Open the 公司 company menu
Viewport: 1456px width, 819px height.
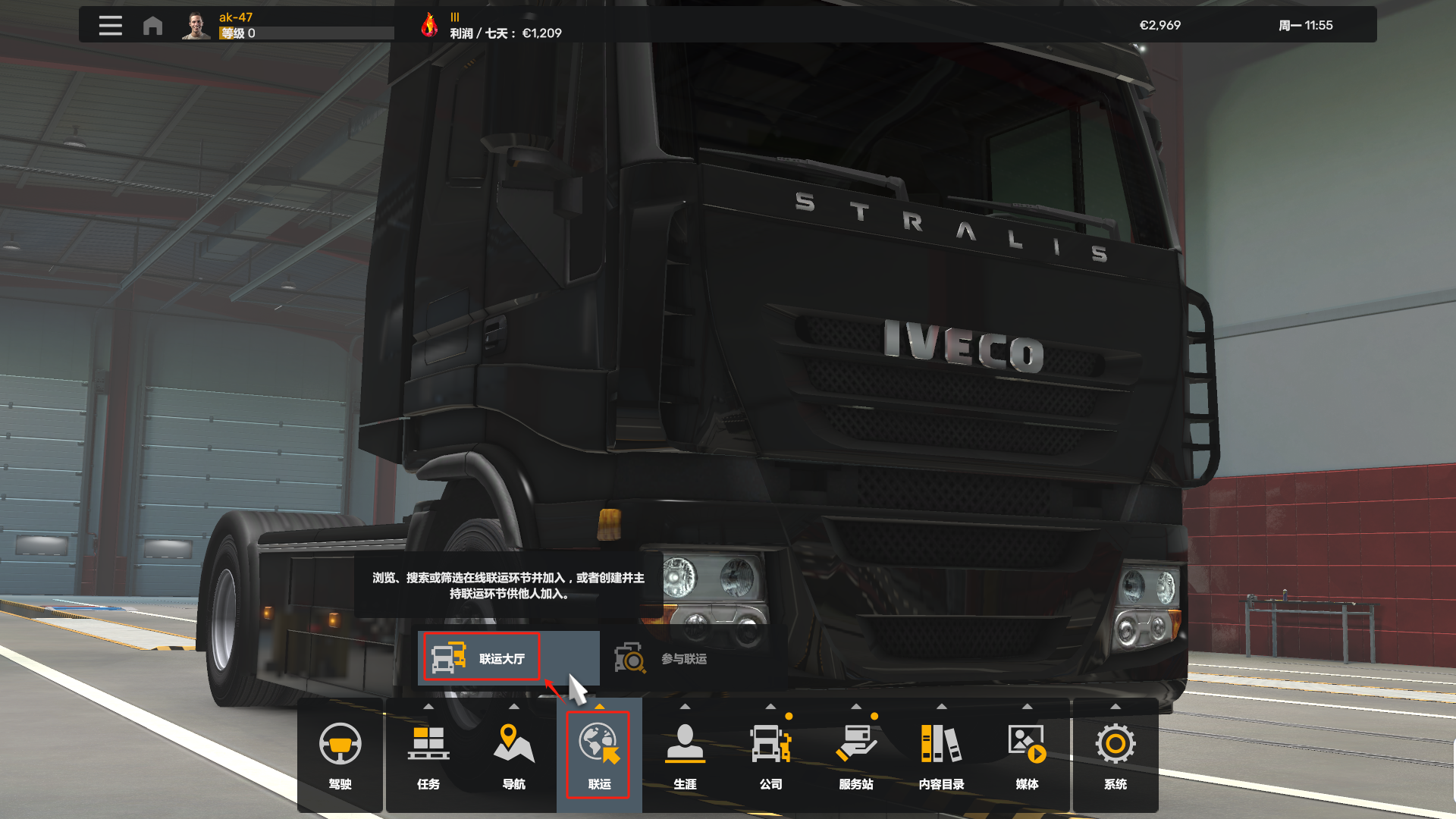(x=770, y=755)
